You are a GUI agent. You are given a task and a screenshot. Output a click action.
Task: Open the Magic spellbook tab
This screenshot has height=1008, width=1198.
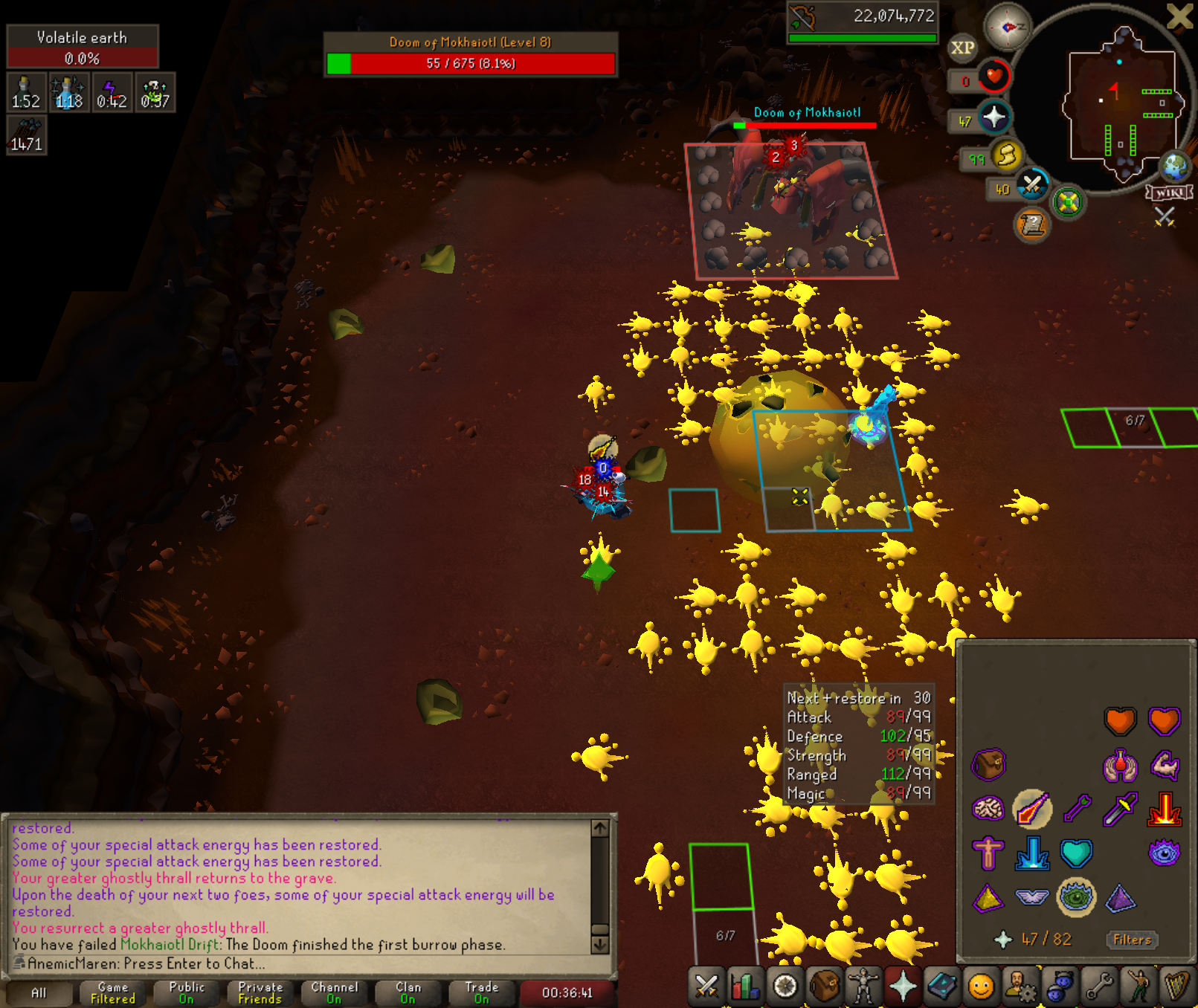(942, 986)
